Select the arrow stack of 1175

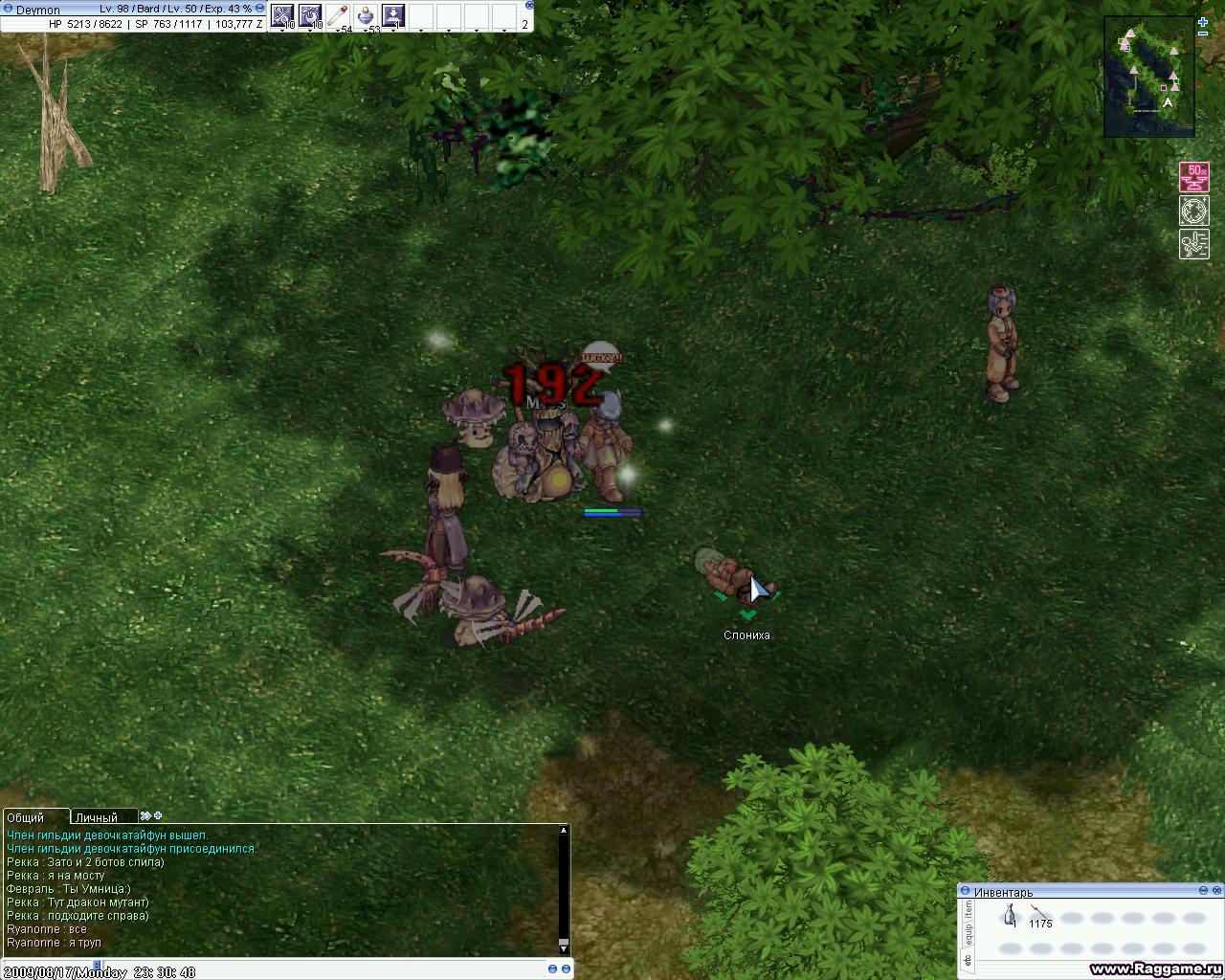click(1039, 914)
